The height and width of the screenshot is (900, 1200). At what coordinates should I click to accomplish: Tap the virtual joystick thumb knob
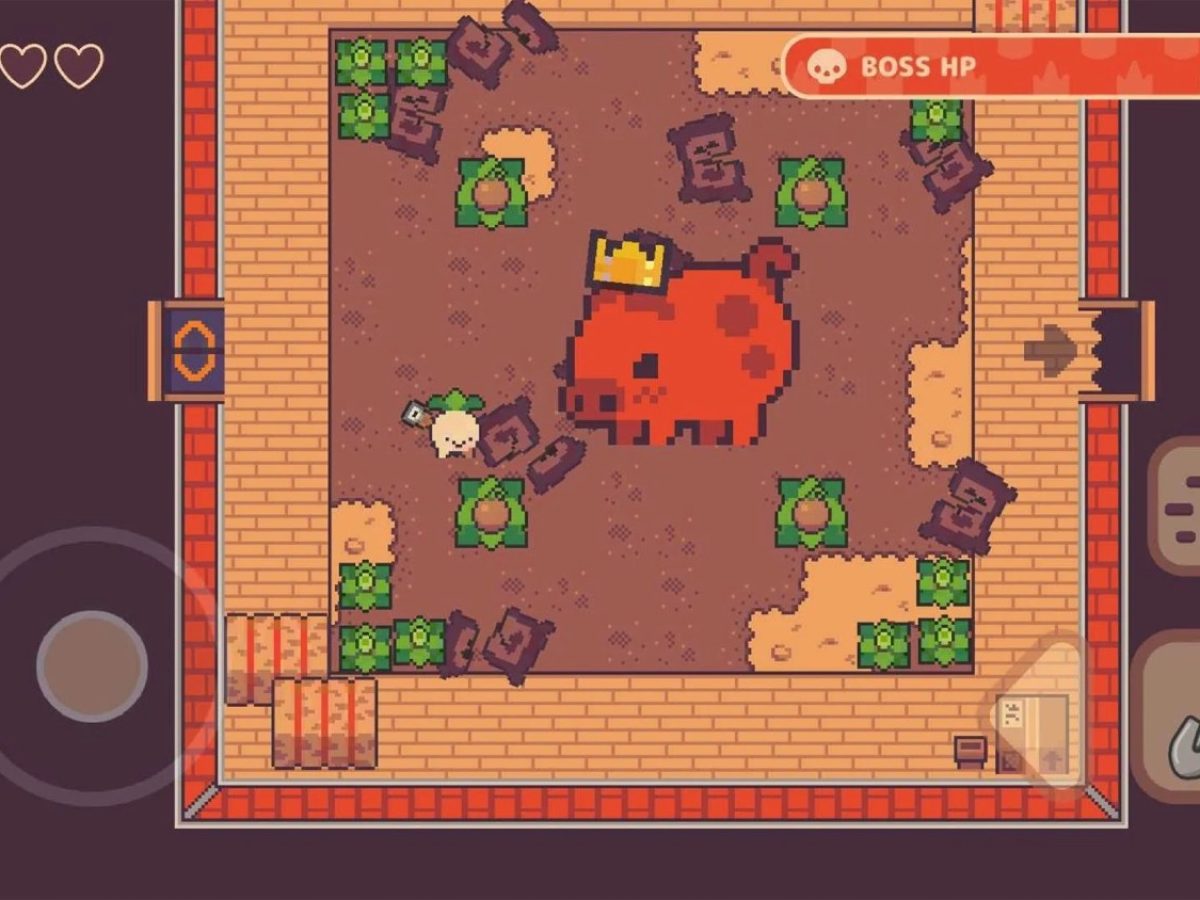point(92,666)
